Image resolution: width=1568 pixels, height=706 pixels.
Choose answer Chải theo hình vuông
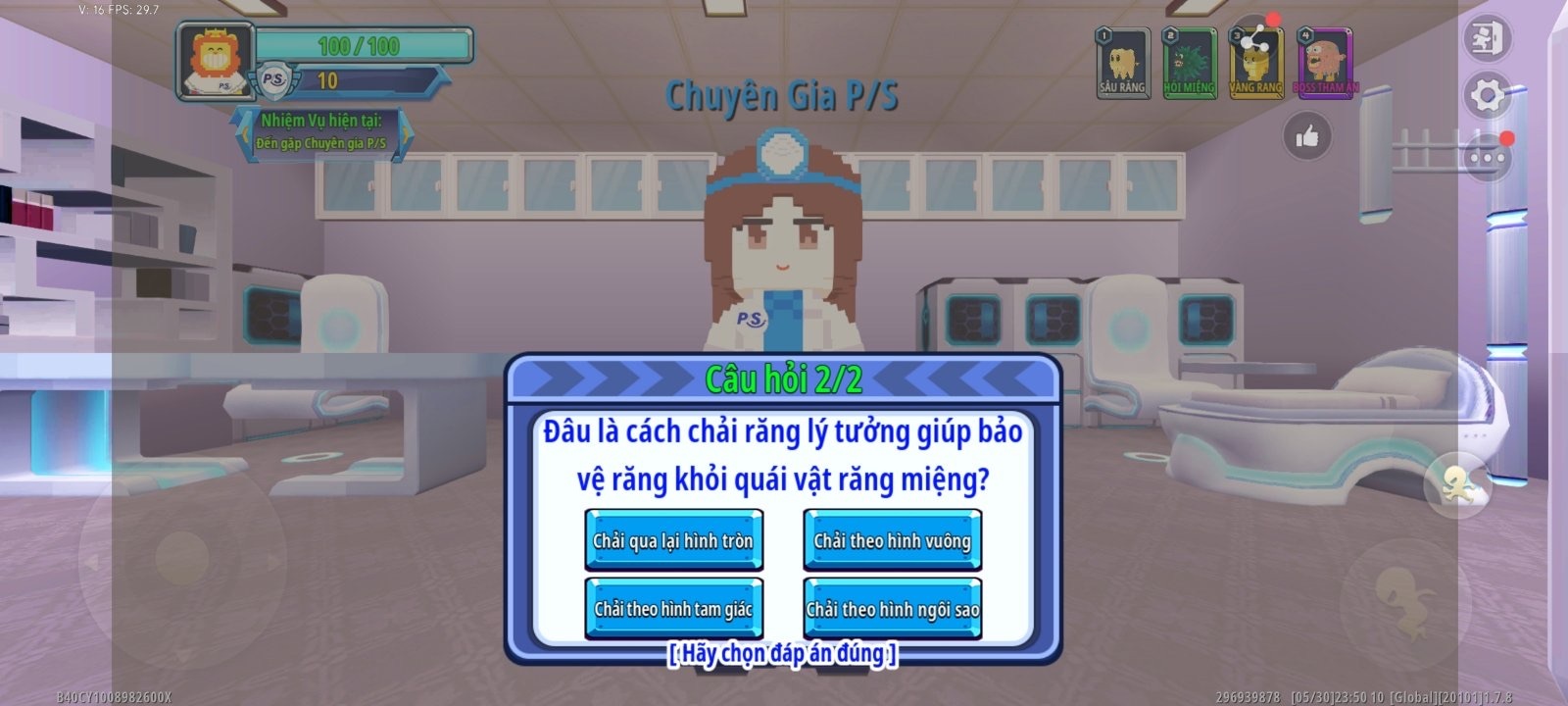(891, 538)
